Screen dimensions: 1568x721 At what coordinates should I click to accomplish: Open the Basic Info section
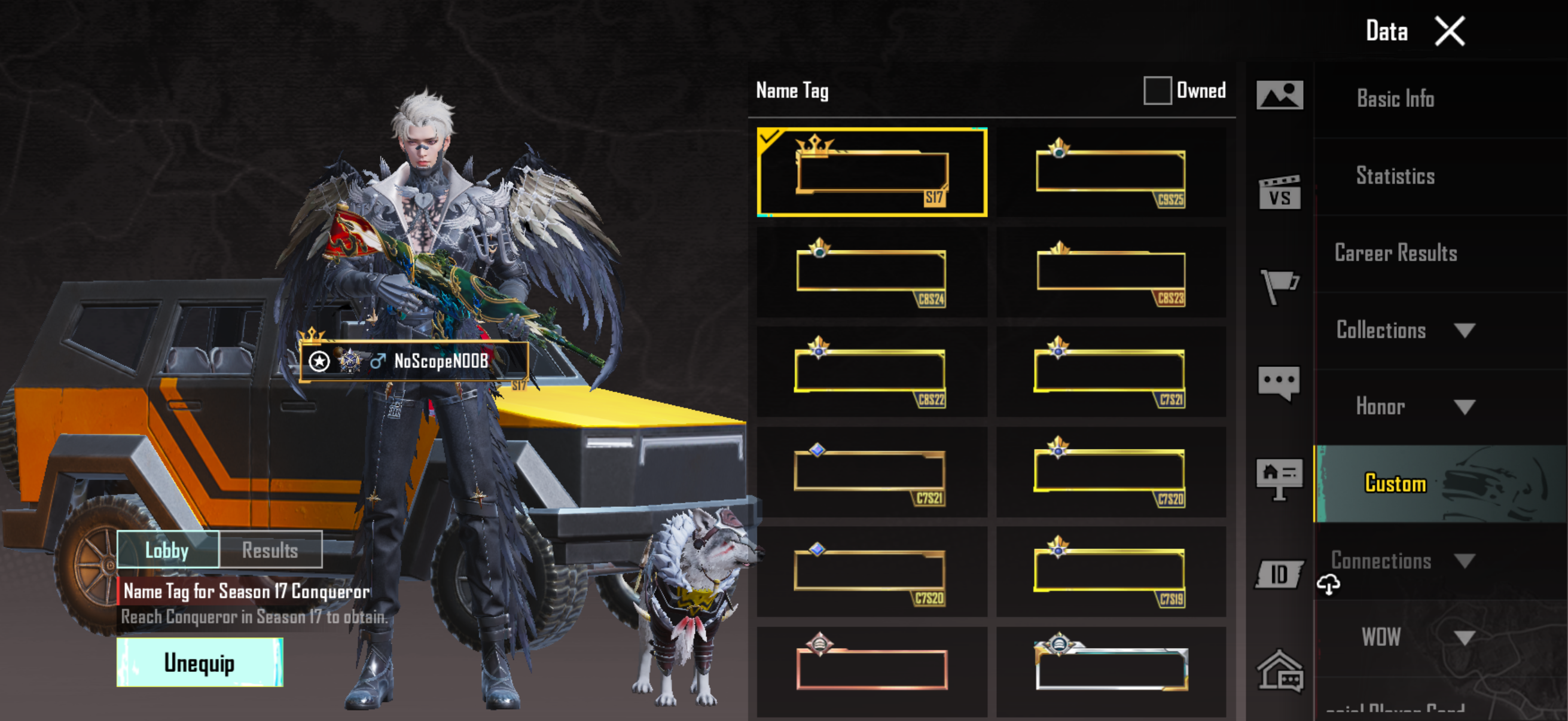pos(1395,99)
